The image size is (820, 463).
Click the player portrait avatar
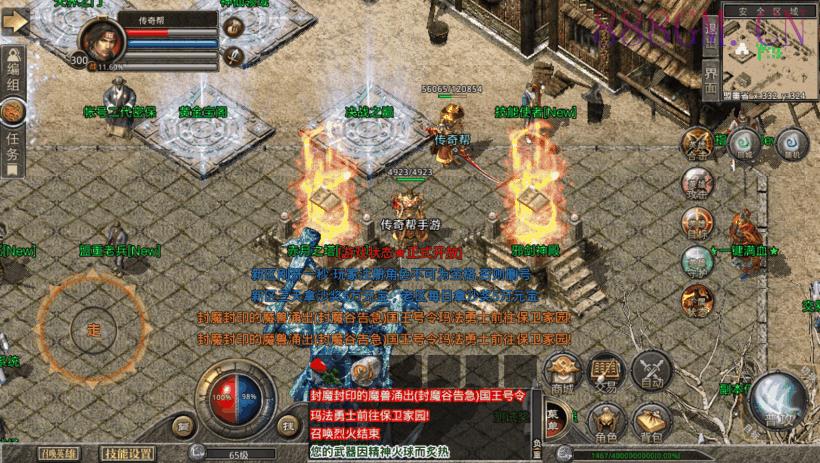coord(102,42)
